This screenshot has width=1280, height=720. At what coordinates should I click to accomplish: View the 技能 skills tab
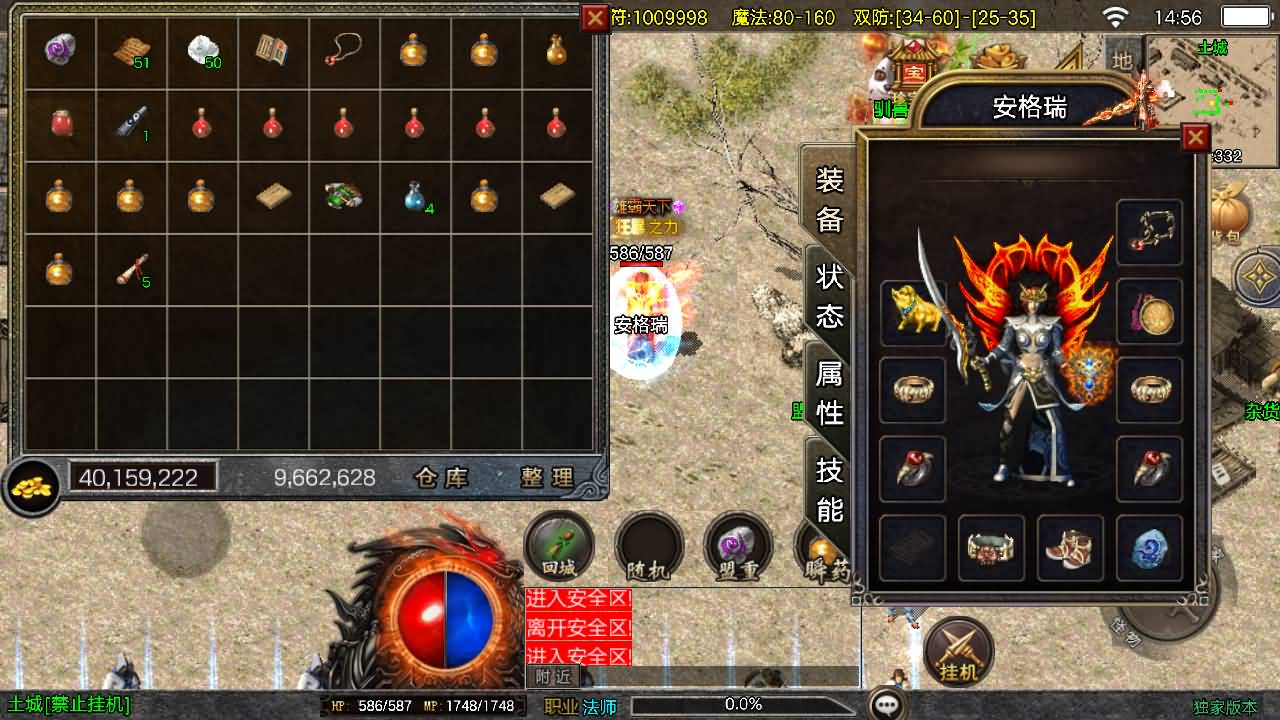coord(829,490)
